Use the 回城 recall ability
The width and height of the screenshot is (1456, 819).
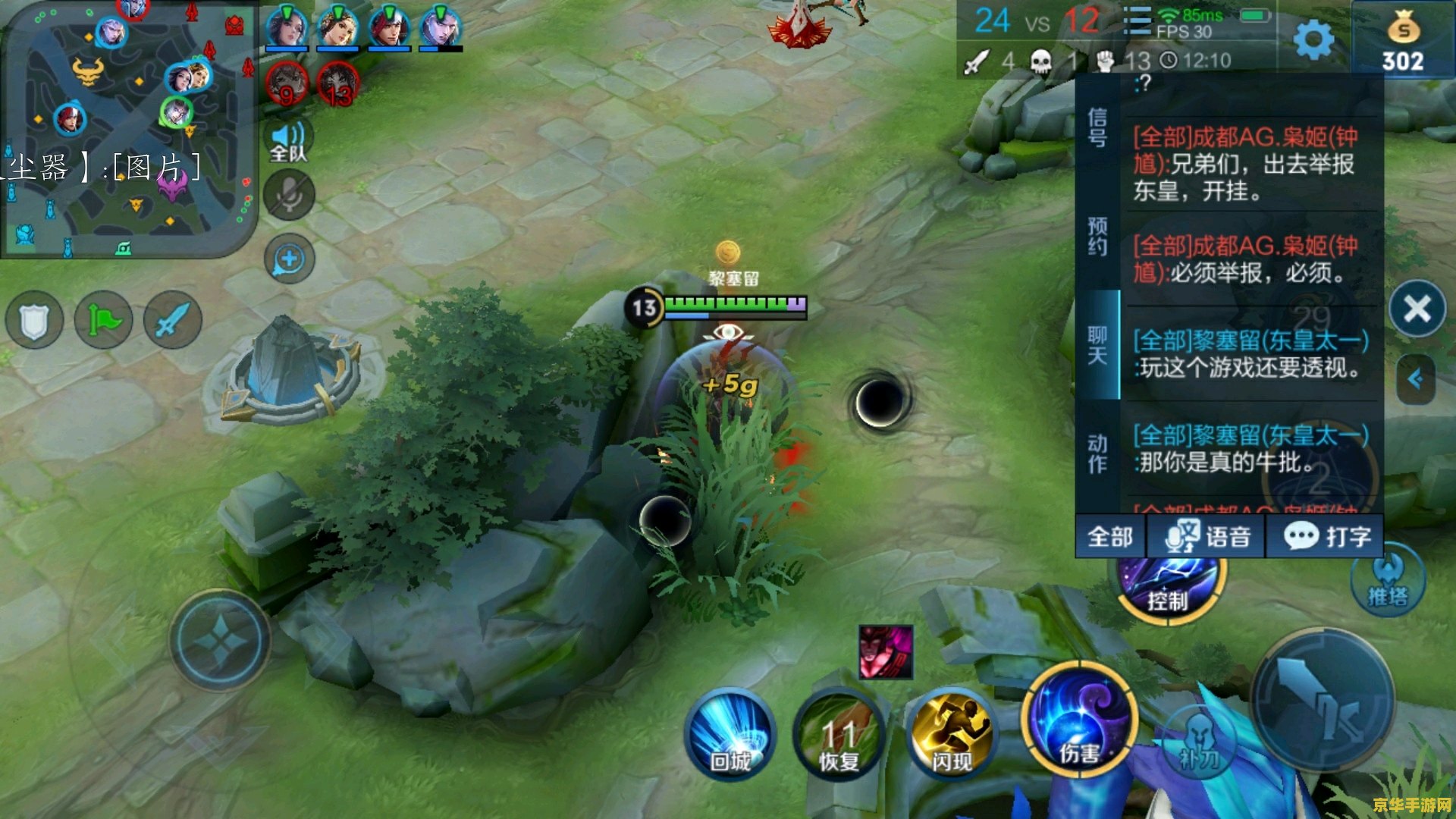coord(730,733)
